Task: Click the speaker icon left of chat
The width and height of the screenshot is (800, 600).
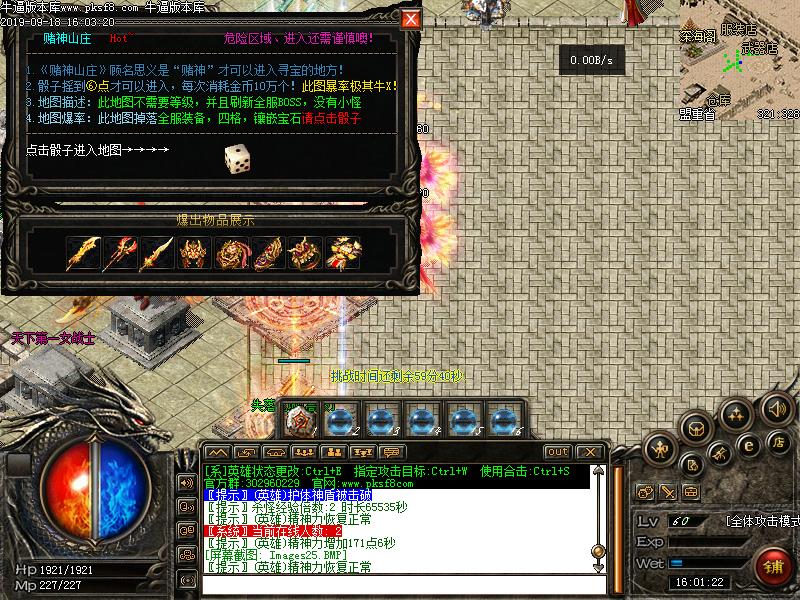Action: pyautogui.click(x=187, y=482)
